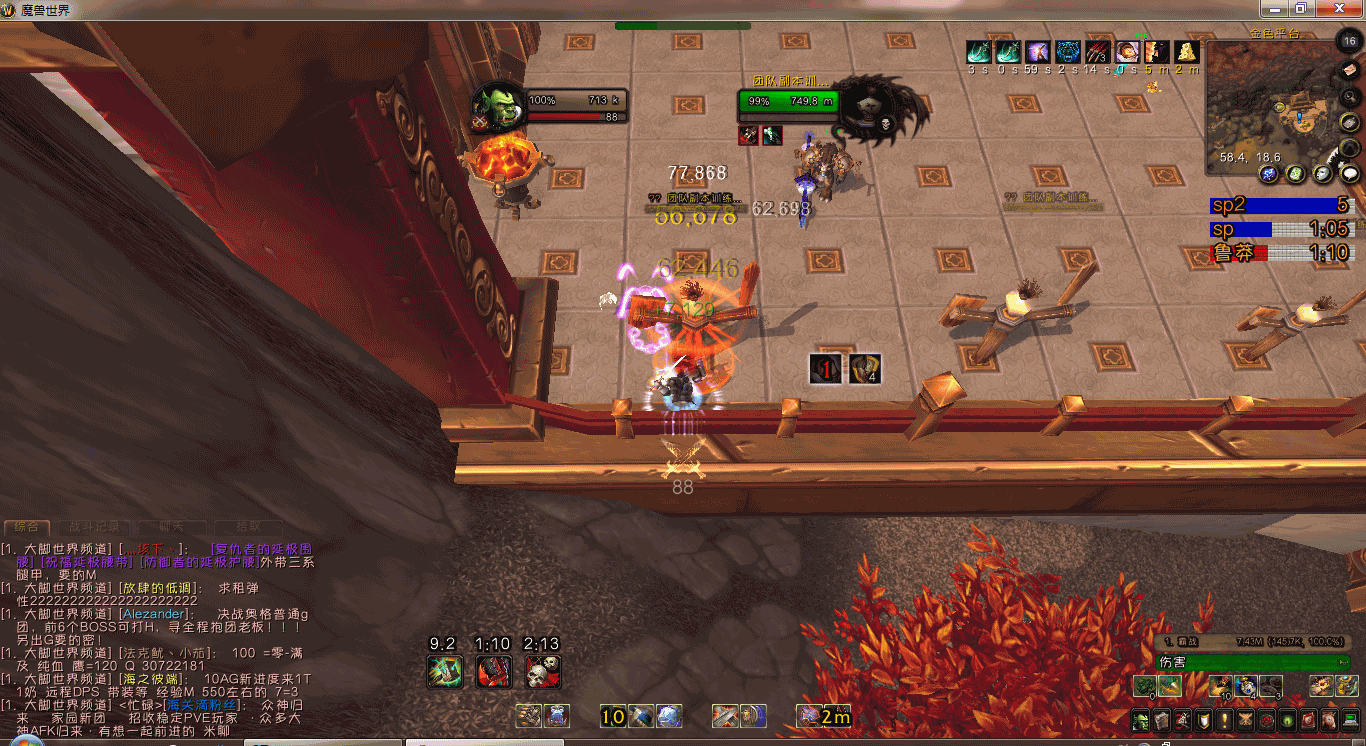The image size is (1366, 746).
Task: Click the mail envelope icon beside minimap
Action: pyautogui.click(x=1349, y=68)
